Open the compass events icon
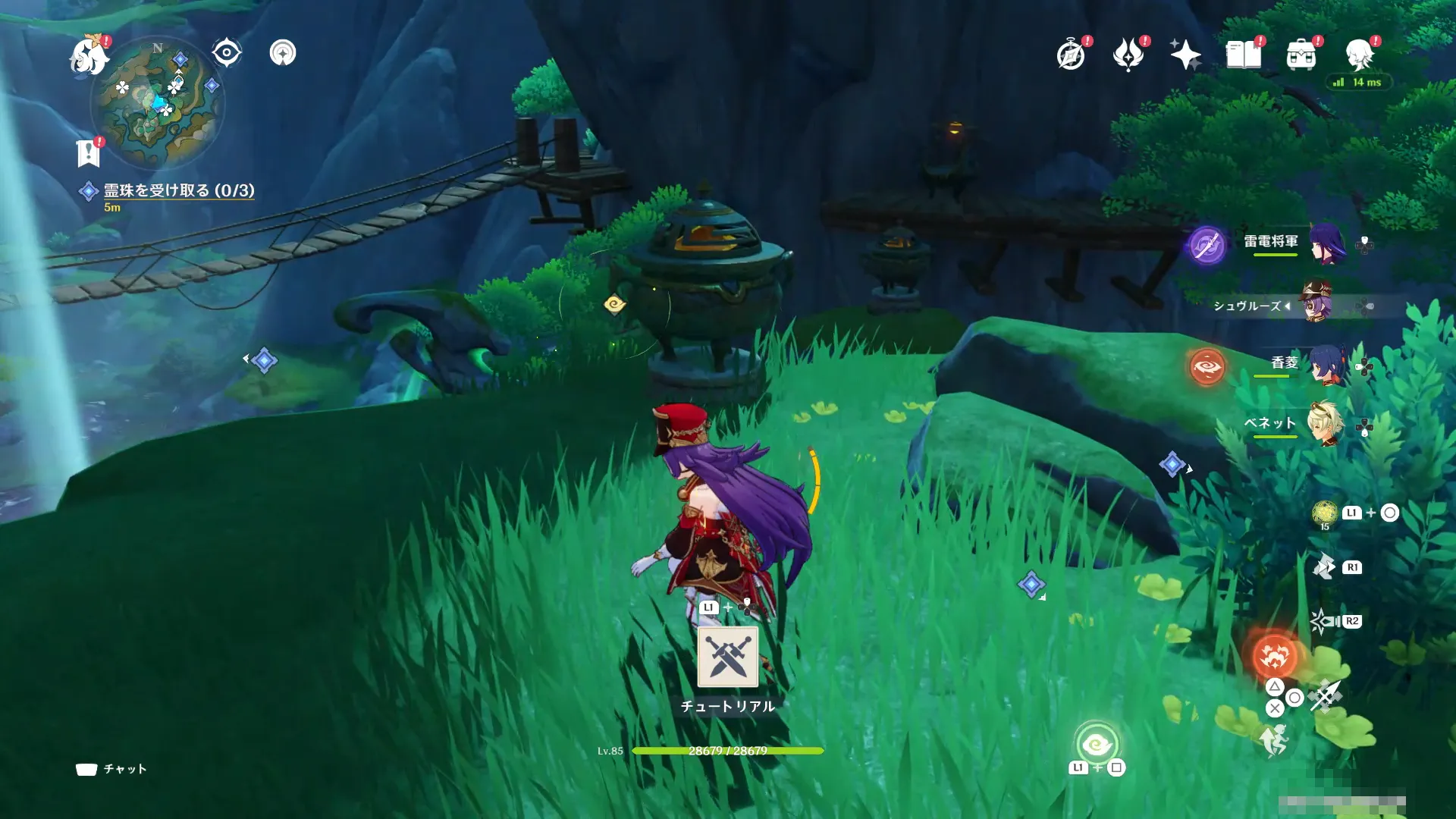The width and height of the screenshot is (1456, 819). coord(1071,55)
